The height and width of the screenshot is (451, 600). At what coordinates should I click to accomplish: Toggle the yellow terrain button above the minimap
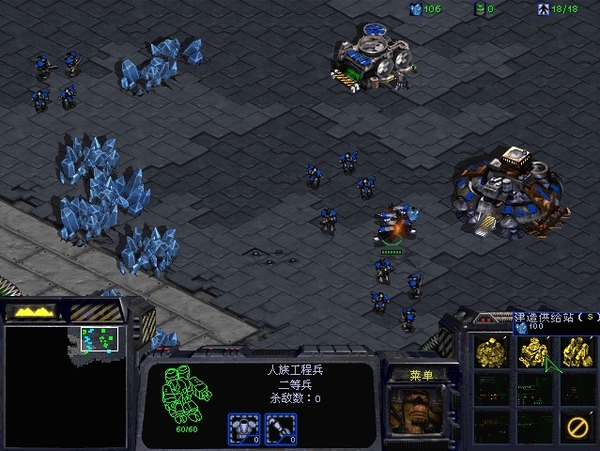(x=33, y=312)
